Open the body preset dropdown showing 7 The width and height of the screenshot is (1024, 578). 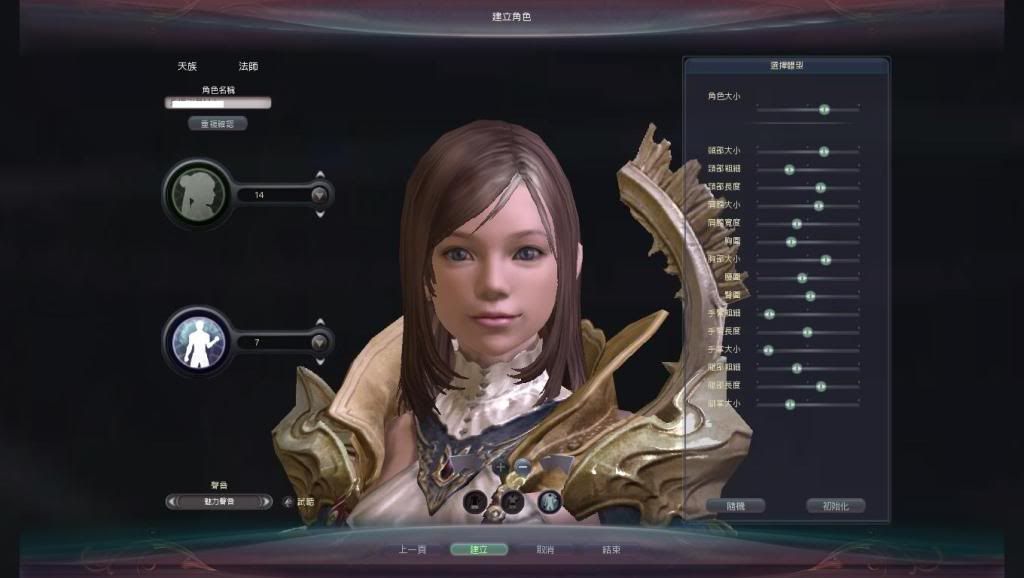[x=319, y=342]
